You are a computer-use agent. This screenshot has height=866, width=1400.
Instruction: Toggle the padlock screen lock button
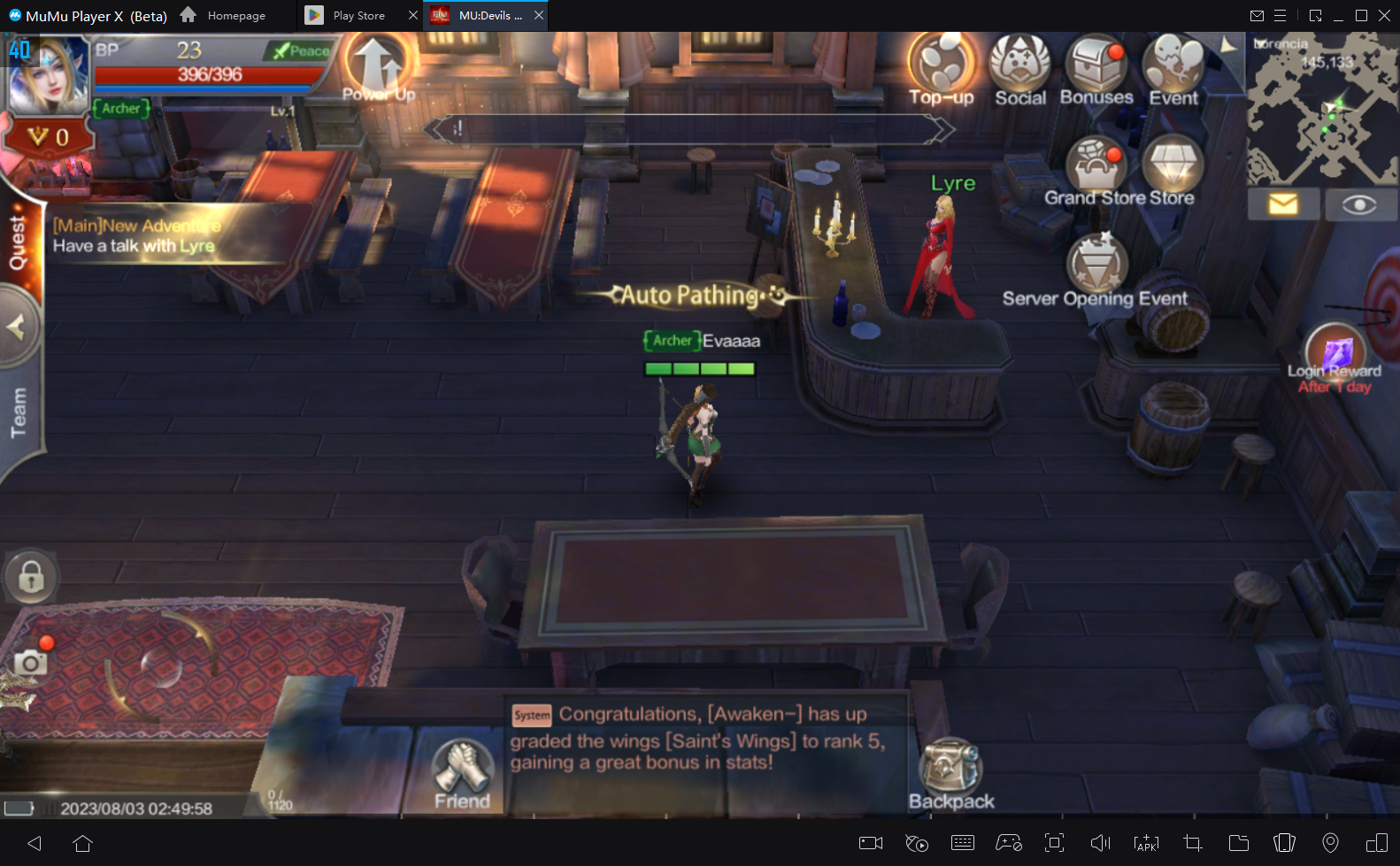click(x=31, y=578)
